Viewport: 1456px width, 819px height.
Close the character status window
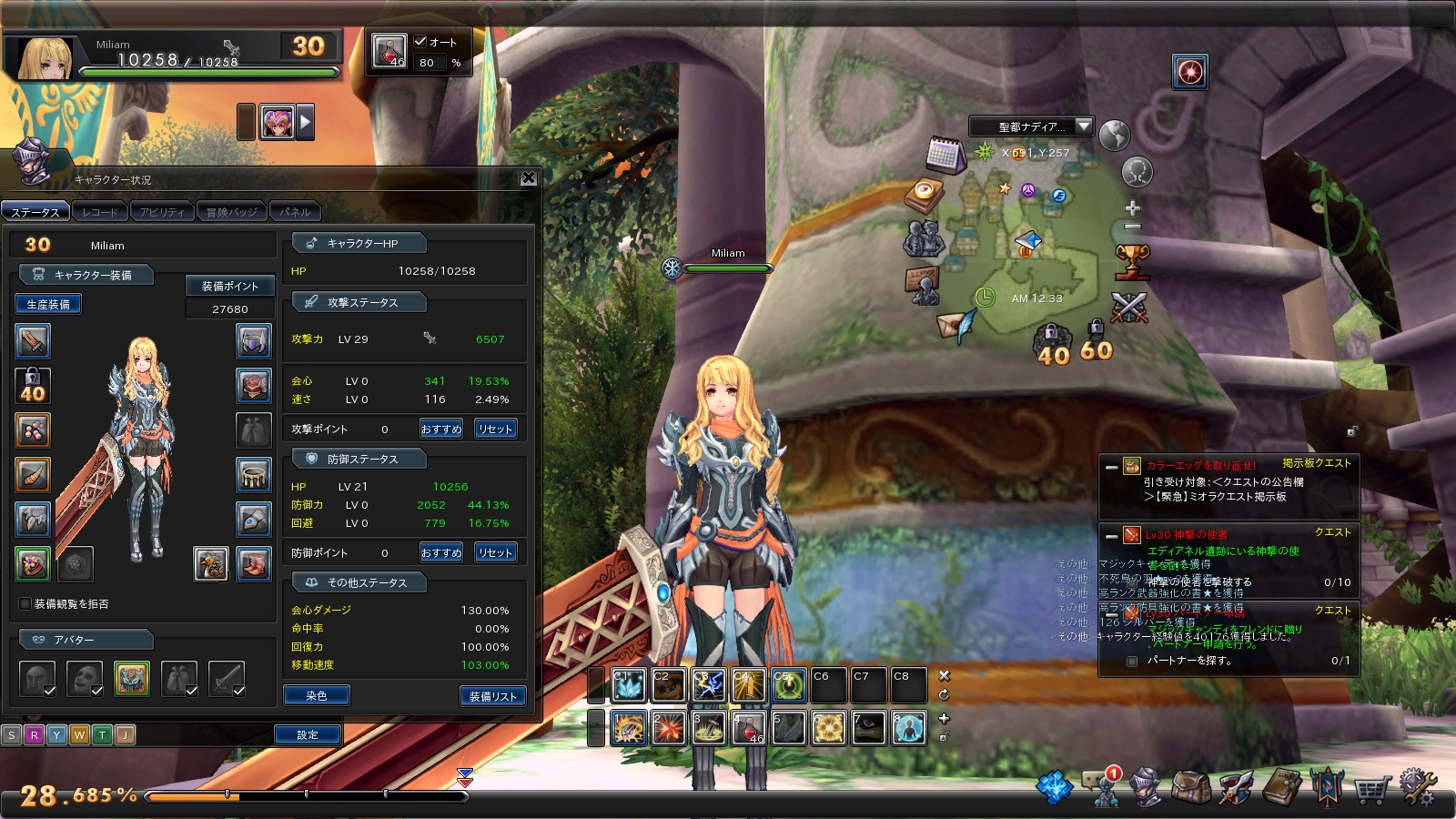[528, 178]
